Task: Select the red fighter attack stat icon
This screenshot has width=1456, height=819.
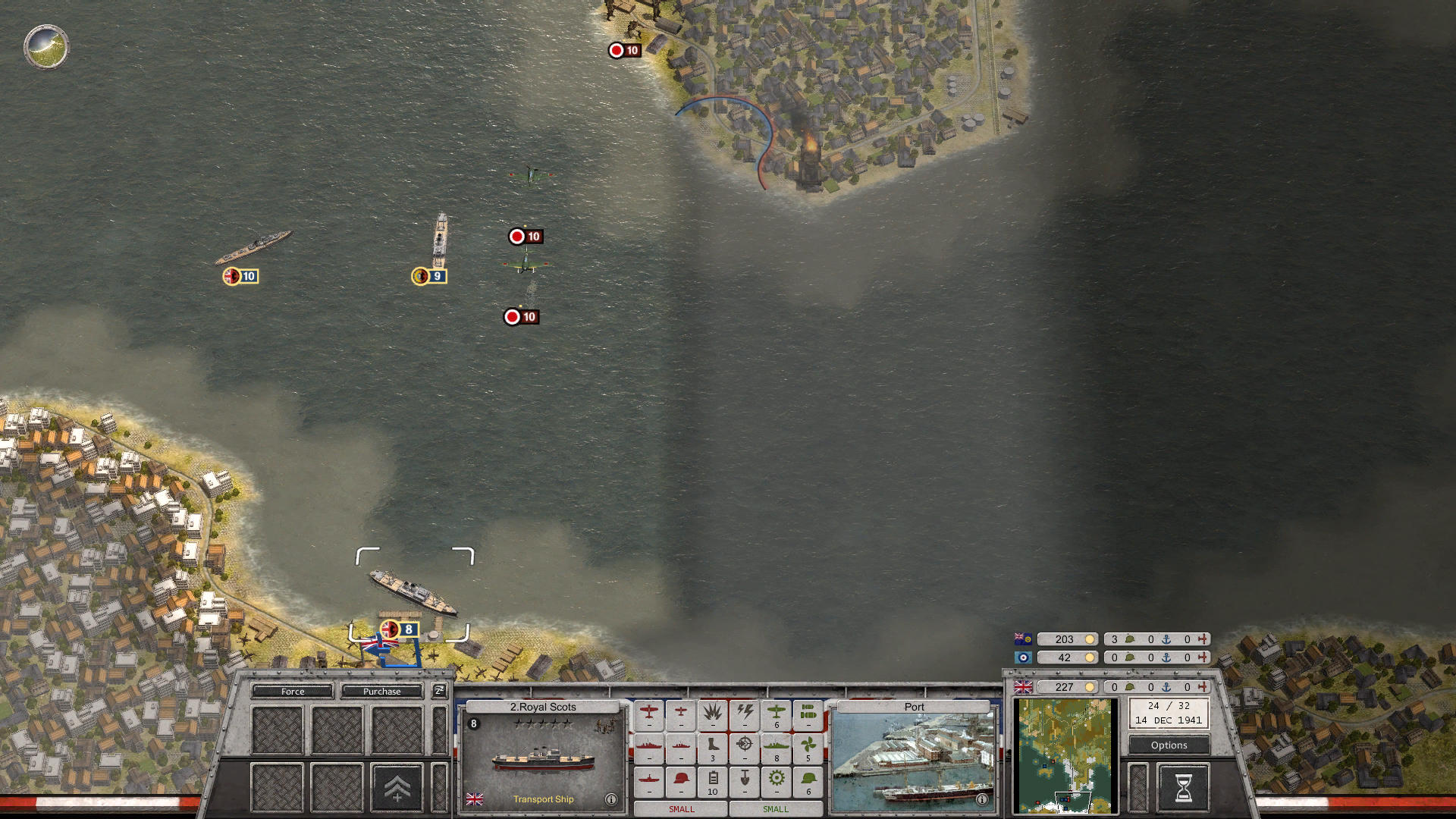Action: [649, 713]
